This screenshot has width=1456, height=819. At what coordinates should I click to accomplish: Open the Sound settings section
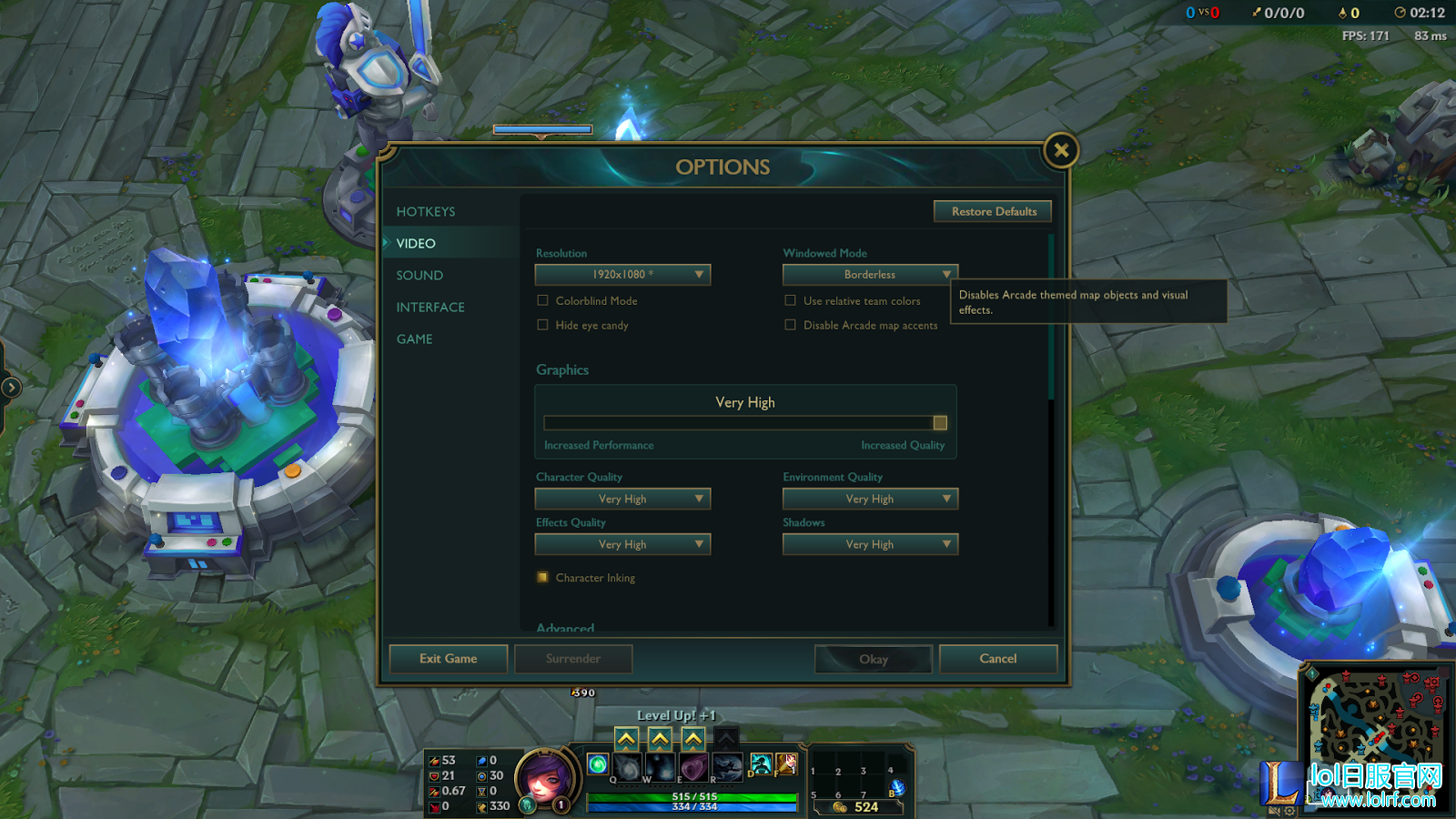[420, 276]
